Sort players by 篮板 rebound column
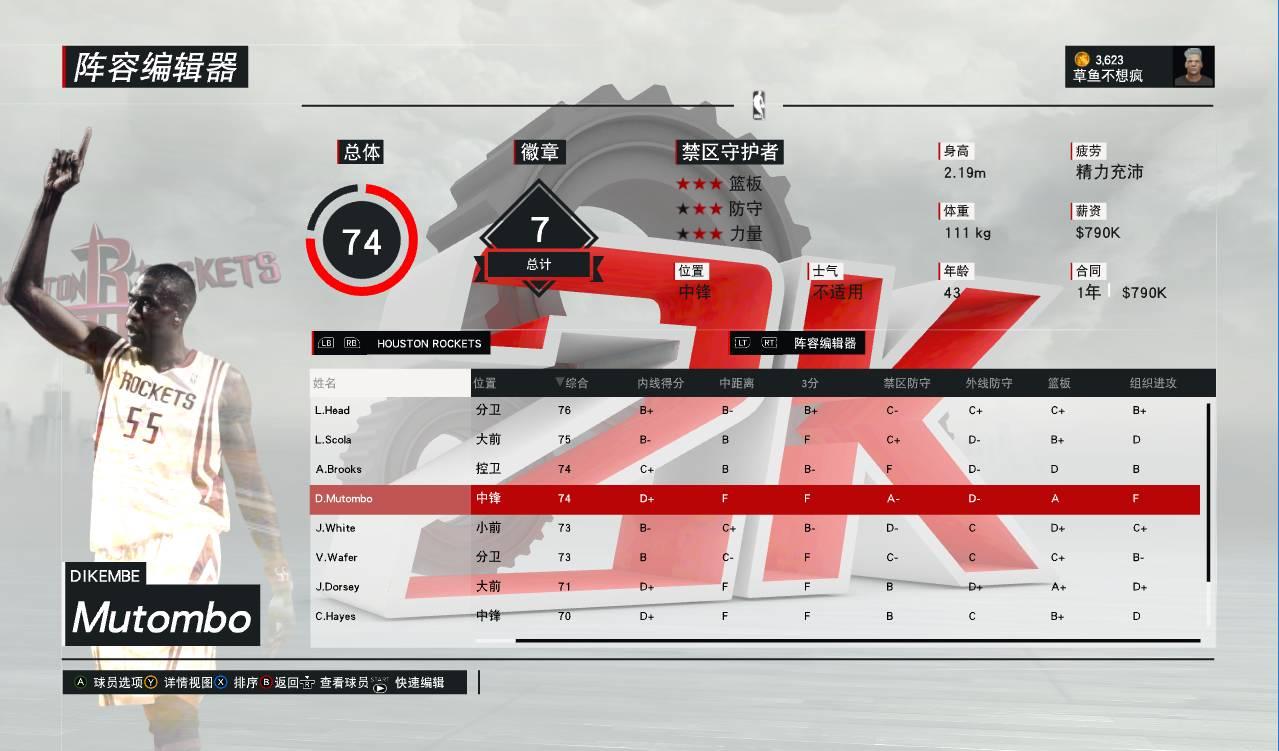1279x751 pixels. [1059, 383]
